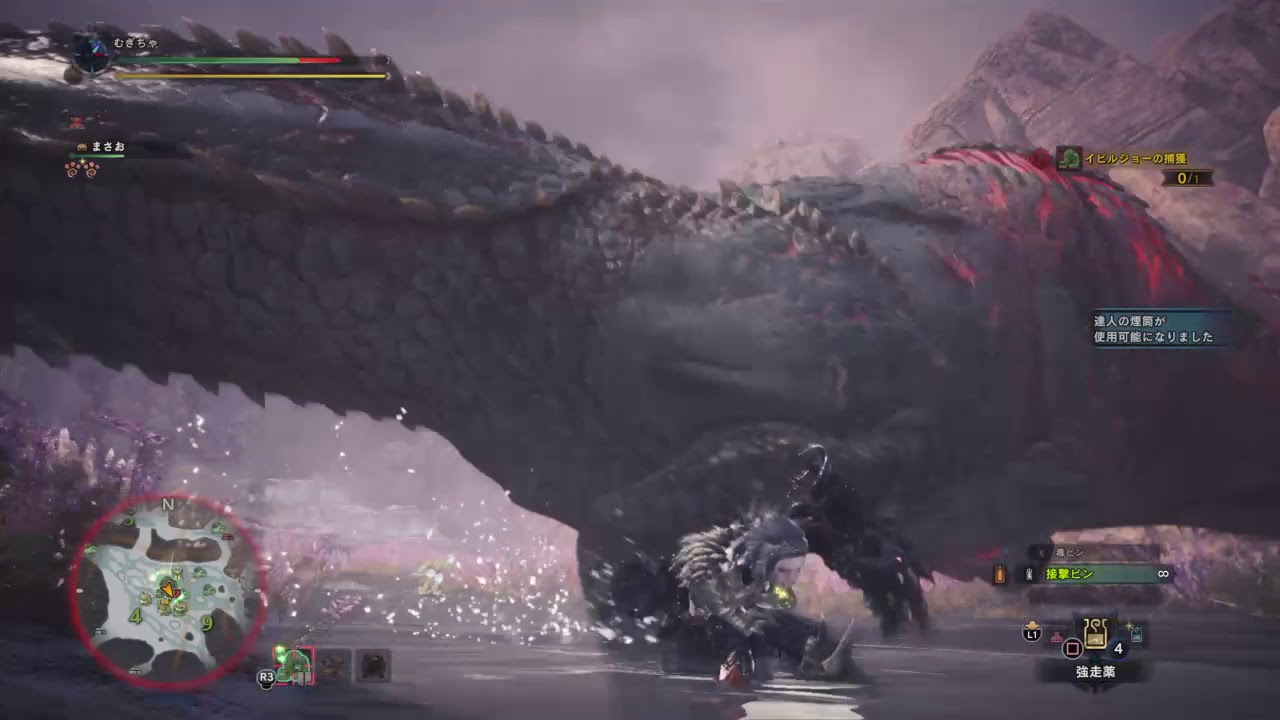The image size is (1280, 720).
Task: Open the item left of the selected 強走薬
Action: coord(1055,635)
